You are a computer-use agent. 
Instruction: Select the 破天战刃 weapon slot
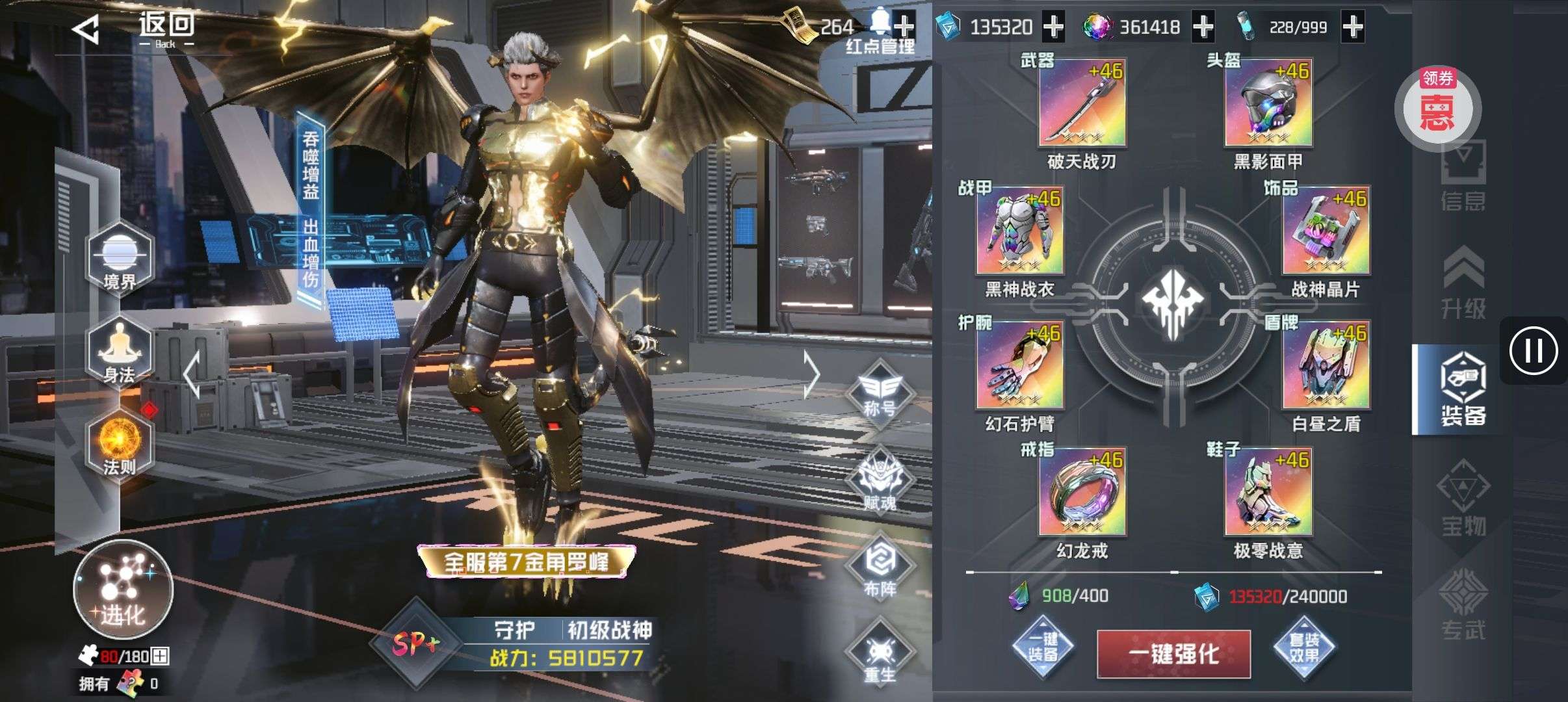pyautogui.click(x=1082, y=104)
